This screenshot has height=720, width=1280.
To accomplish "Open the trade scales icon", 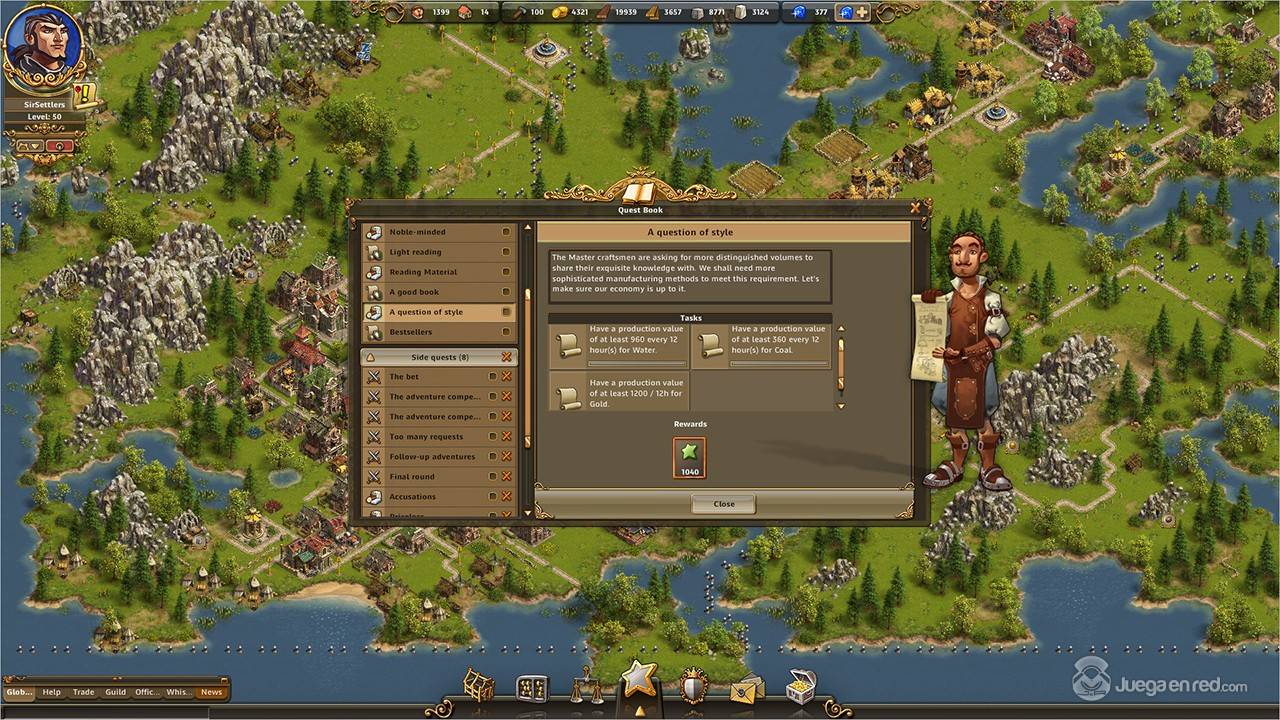I will click(586, 688).
